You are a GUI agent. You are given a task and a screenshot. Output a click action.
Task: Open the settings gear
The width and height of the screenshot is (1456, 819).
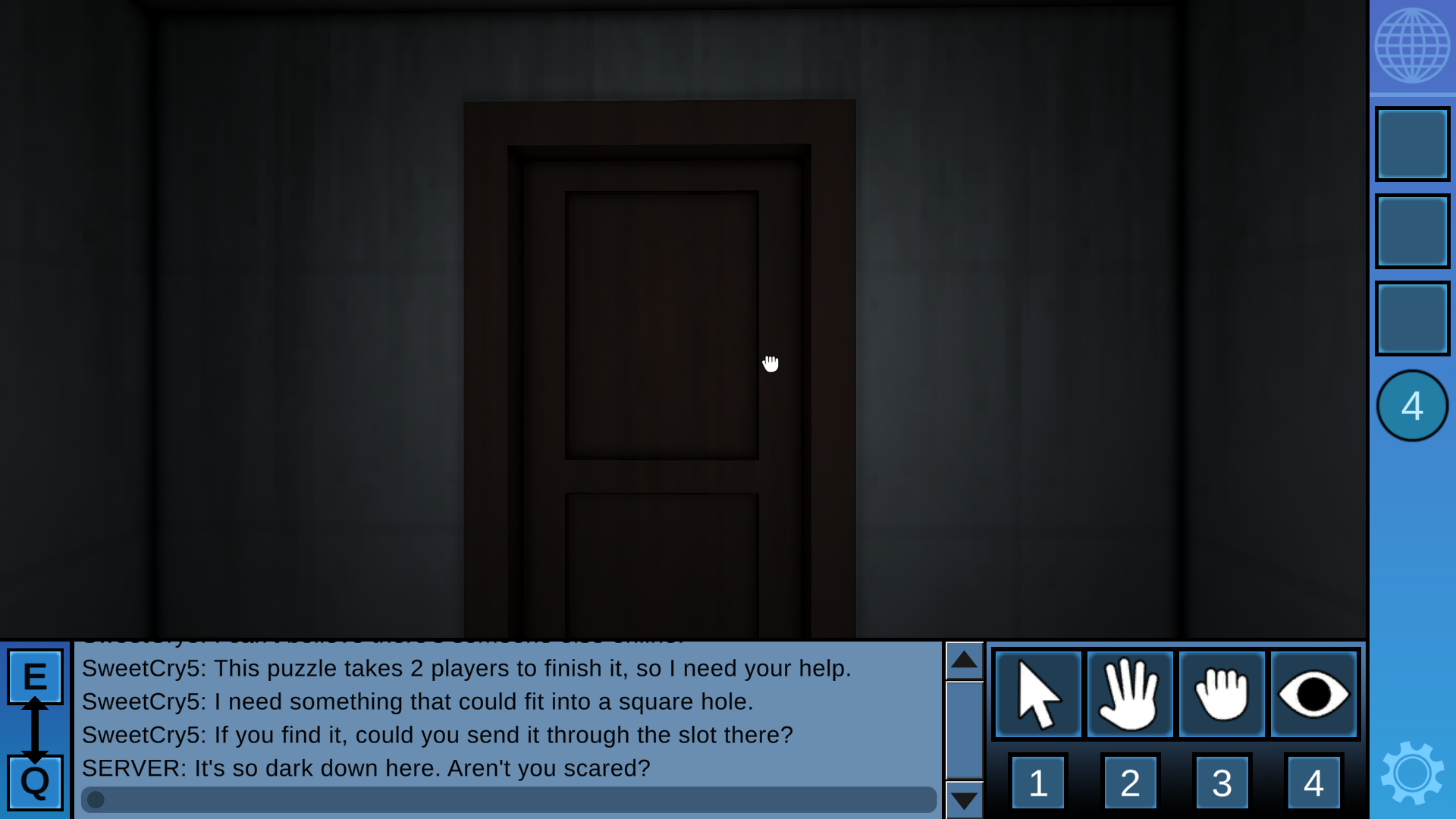(1412, 772)
